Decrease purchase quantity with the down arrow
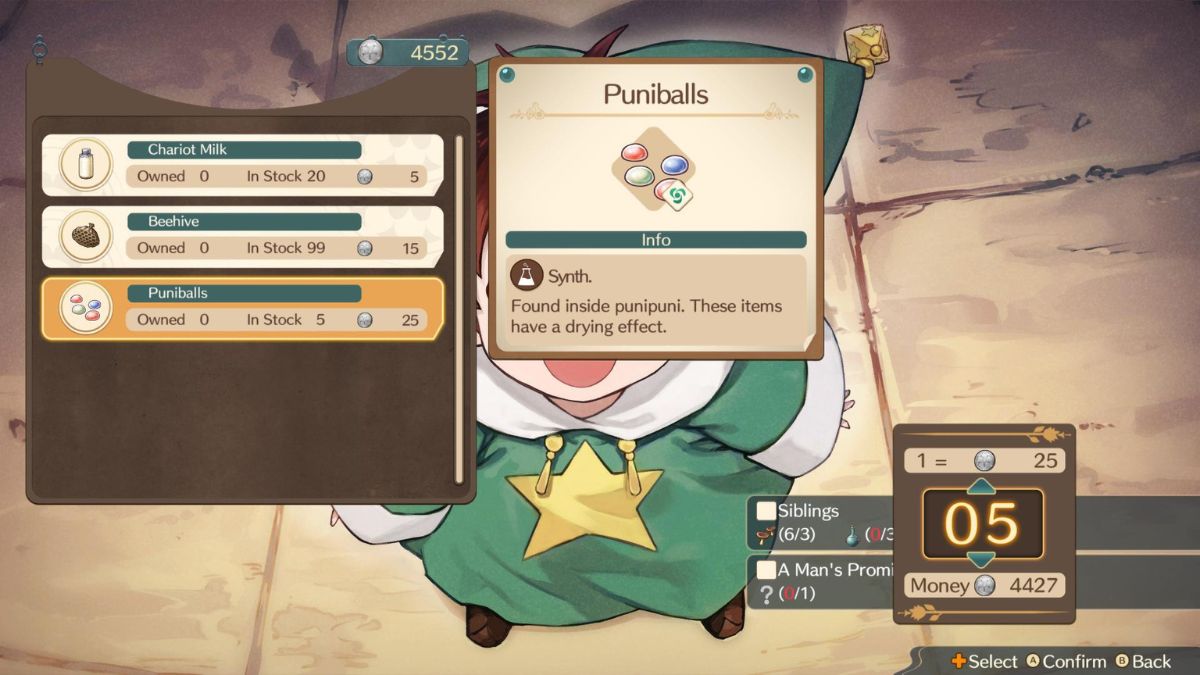1200x675 pixels. click(982, 560)
